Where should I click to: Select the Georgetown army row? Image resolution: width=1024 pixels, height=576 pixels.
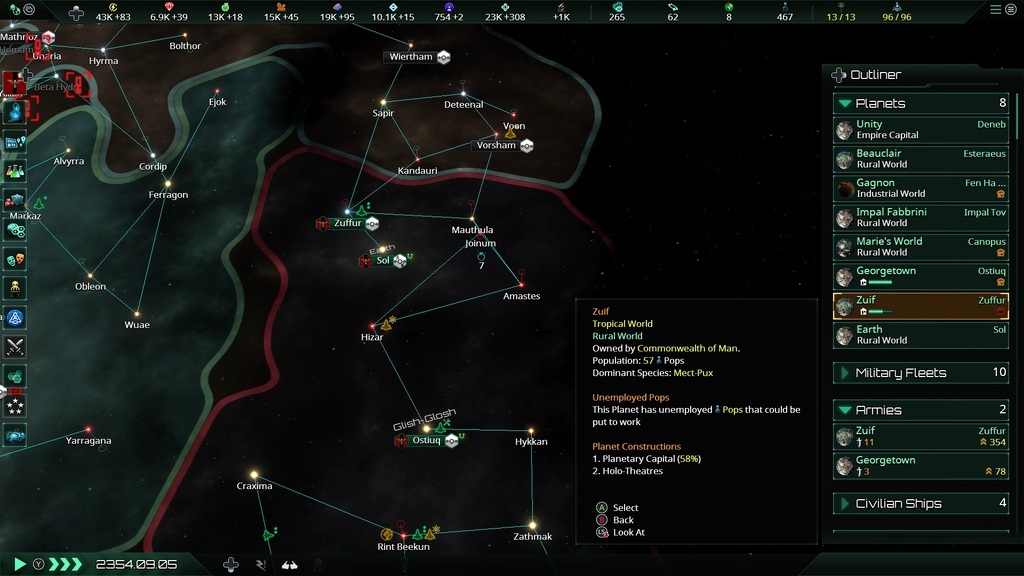pos(920,465)
